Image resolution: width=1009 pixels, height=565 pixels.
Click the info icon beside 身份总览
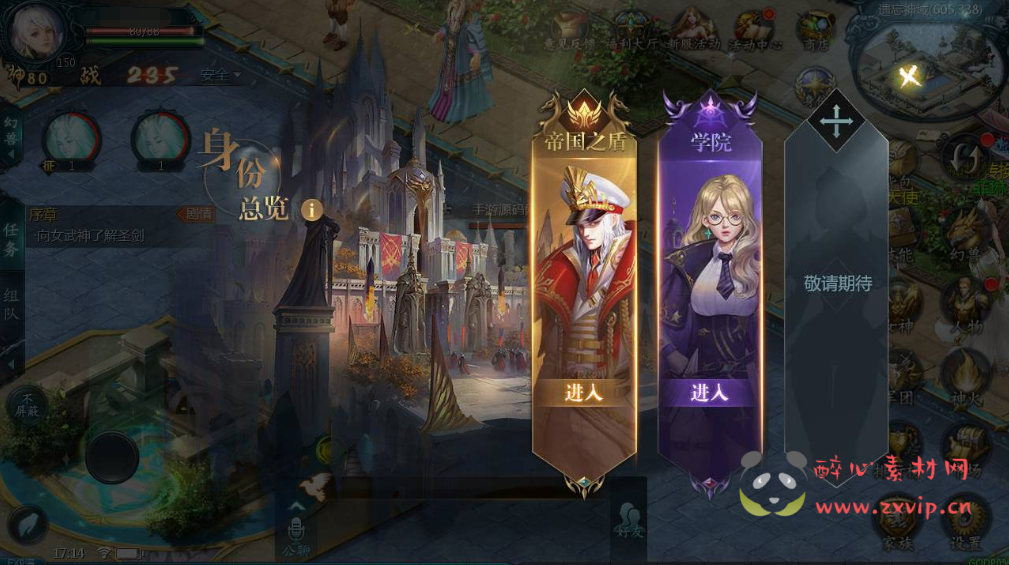(313, 209)
